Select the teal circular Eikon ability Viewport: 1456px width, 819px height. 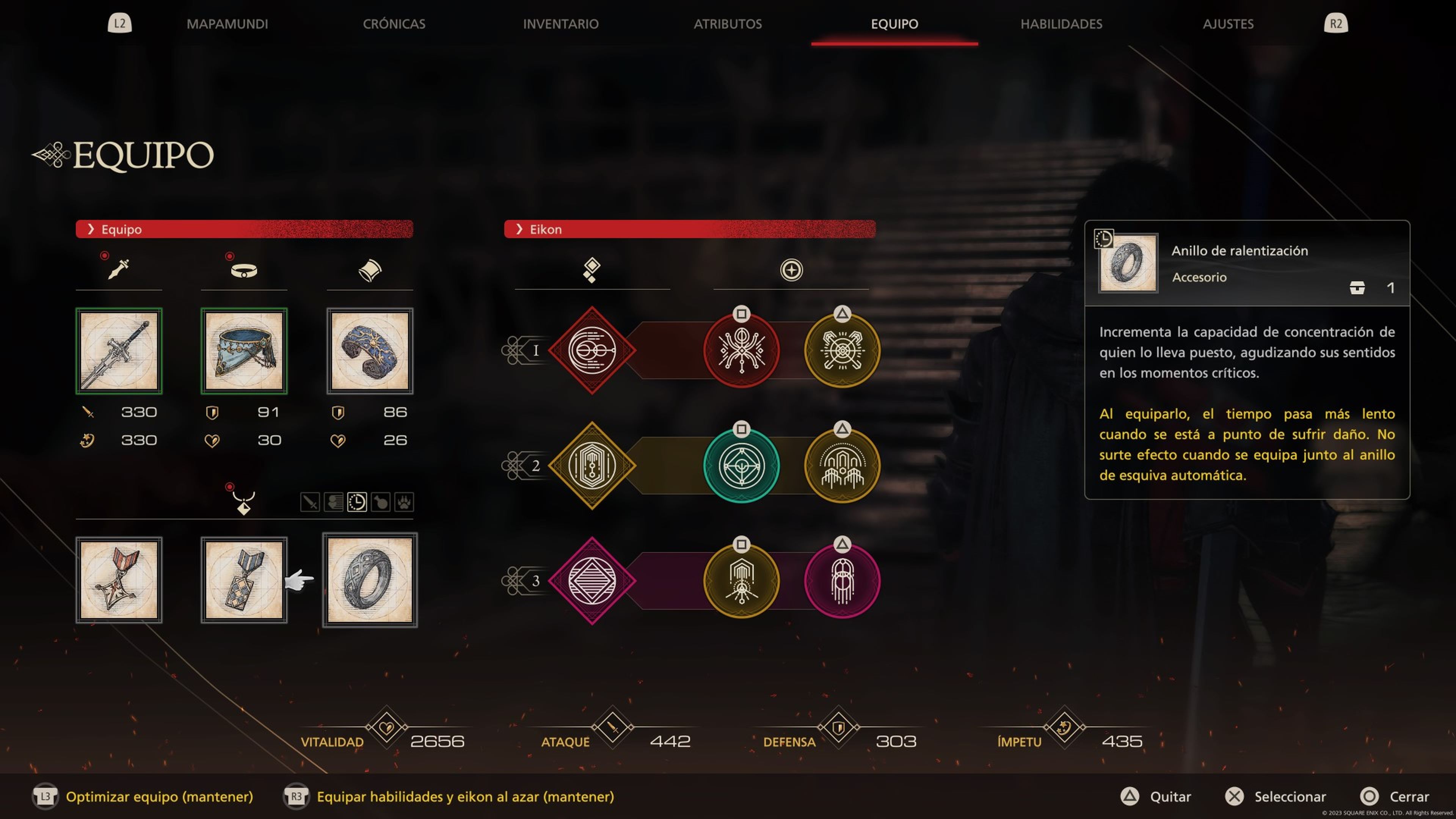(741, 466)
